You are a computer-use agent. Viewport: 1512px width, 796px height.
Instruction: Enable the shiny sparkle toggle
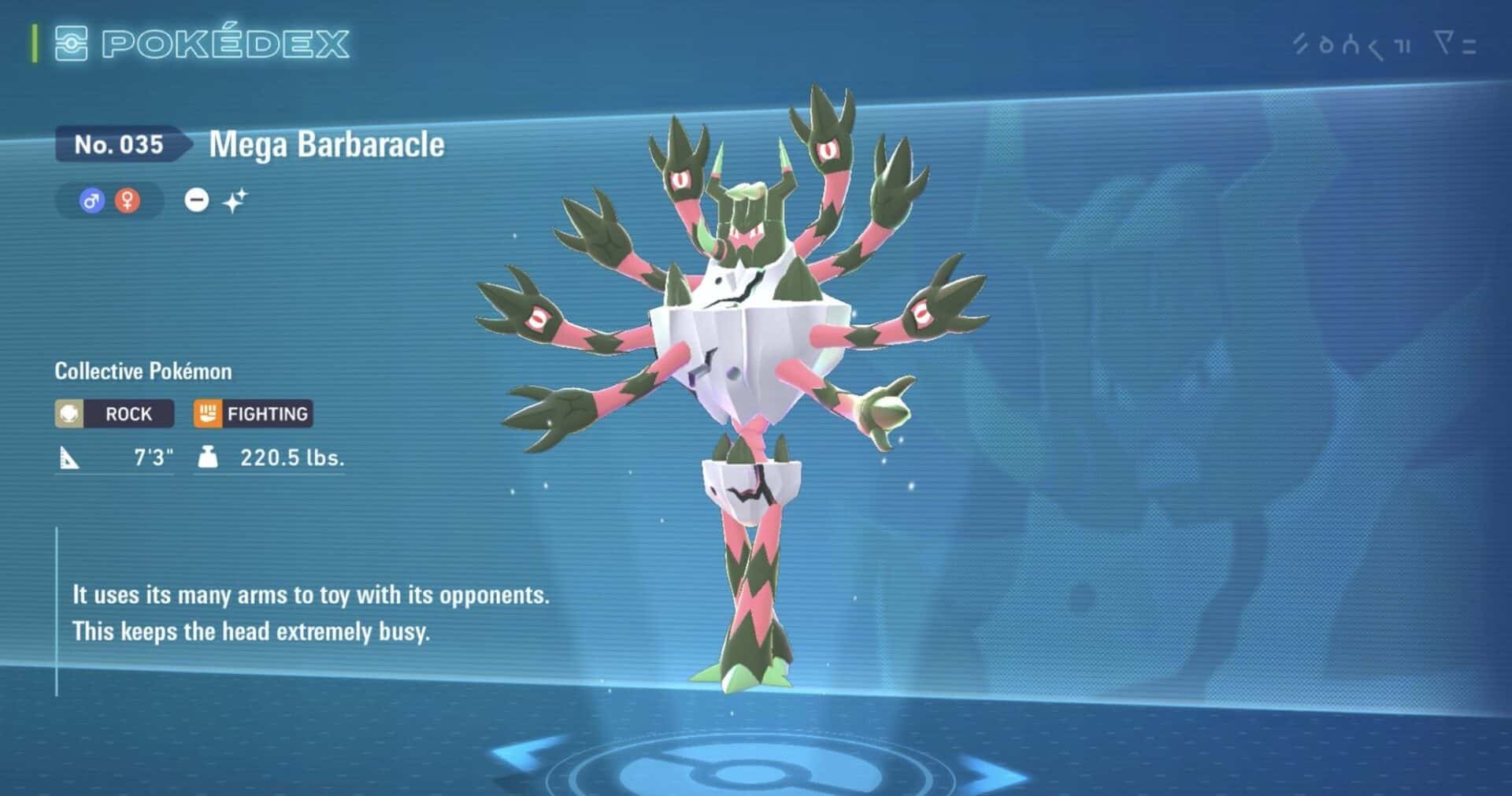click(x=235, y=199)
